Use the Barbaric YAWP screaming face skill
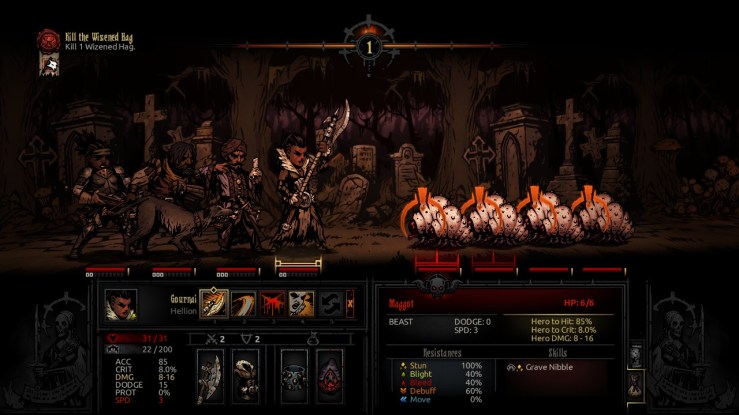Image resolution: width=739 pixels, height=415 pixels. (x=301, y=303)
